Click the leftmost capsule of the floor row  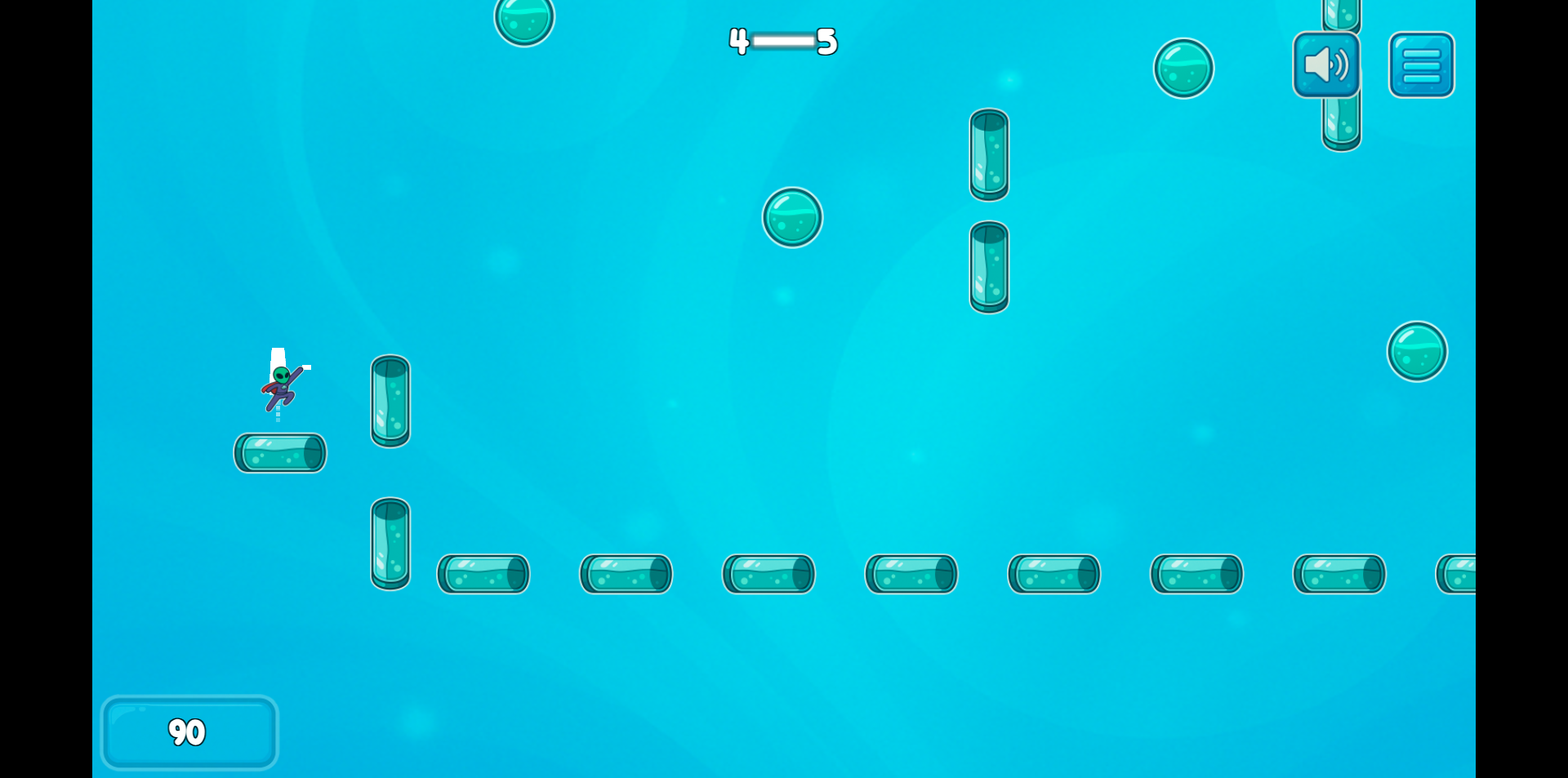point(482,574)
